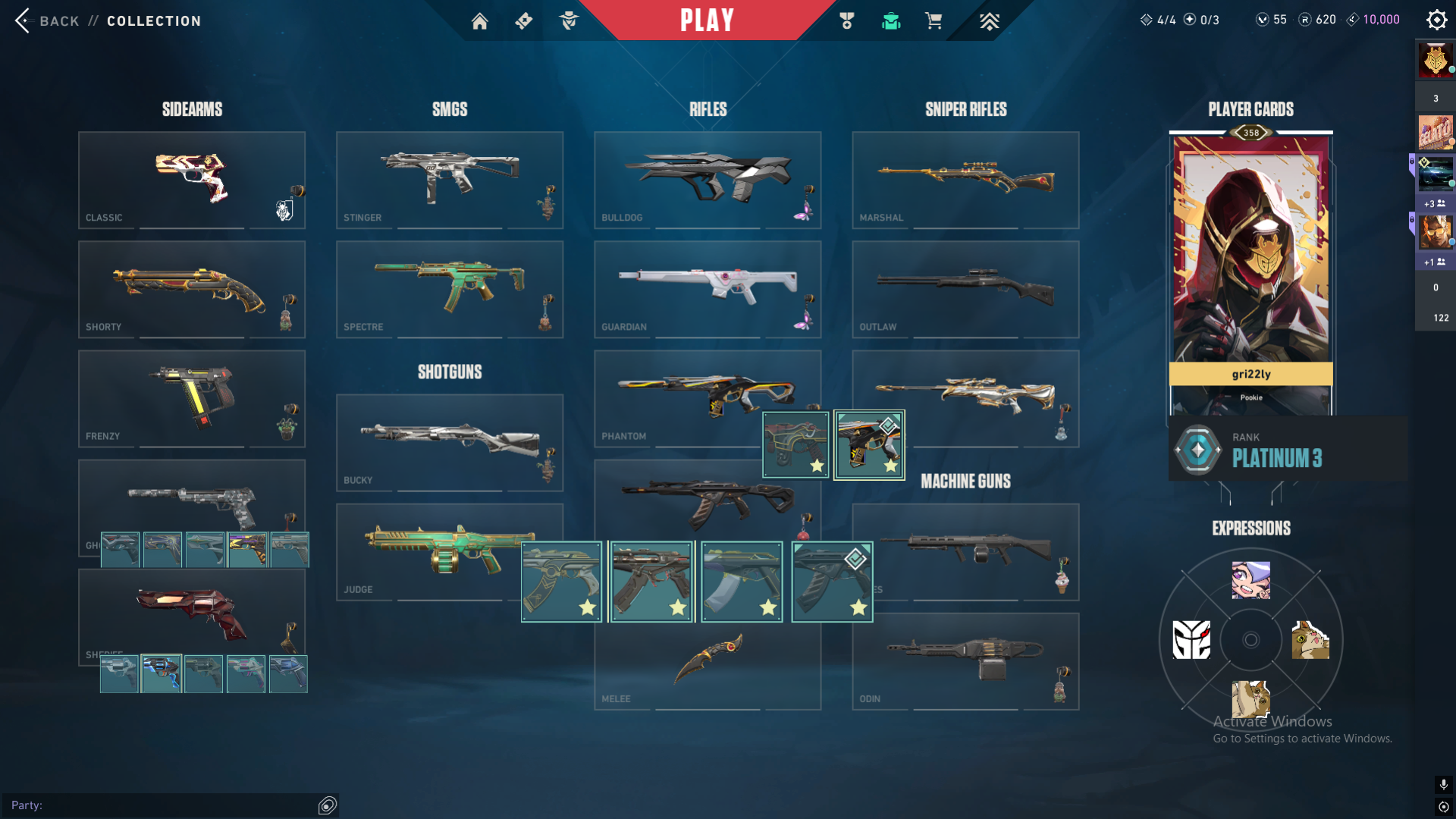Select the Odin machine gun slot
The height and width of the screenshot is (819, 1456).
tap(965, 661)
